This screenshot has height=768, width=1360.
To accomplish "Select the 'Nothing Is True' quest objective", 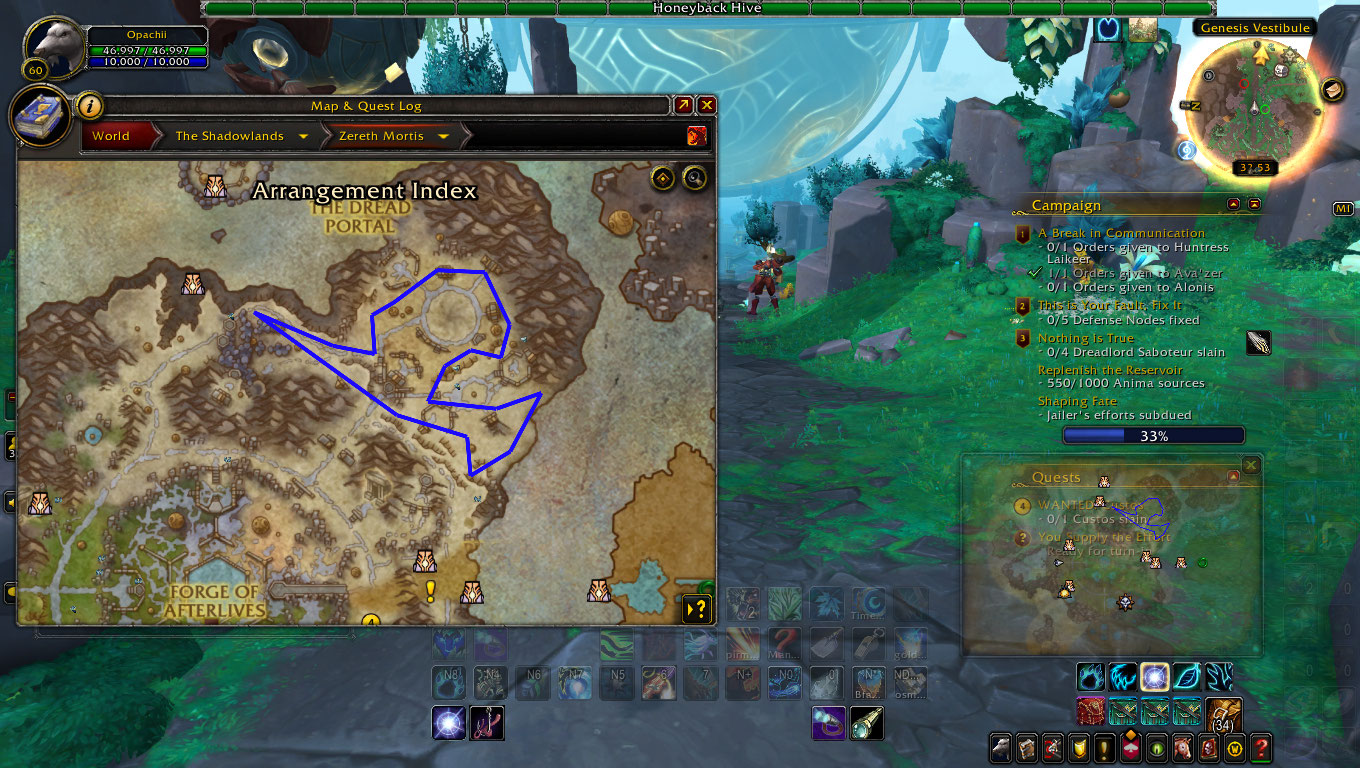I will [x=1086, y=338].
